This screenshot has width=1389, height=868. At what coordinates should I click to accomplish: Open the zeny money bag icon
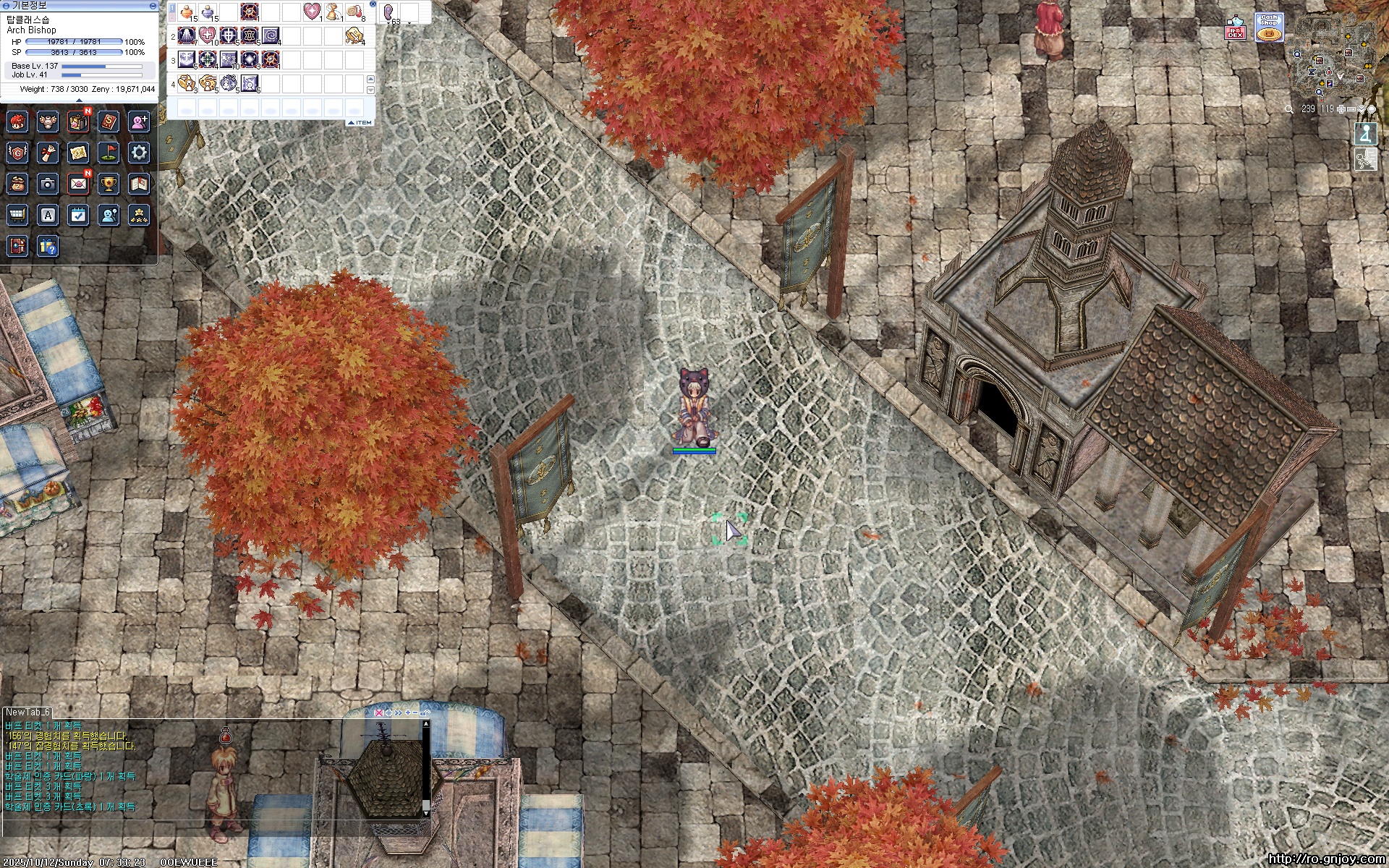(17, 184)
